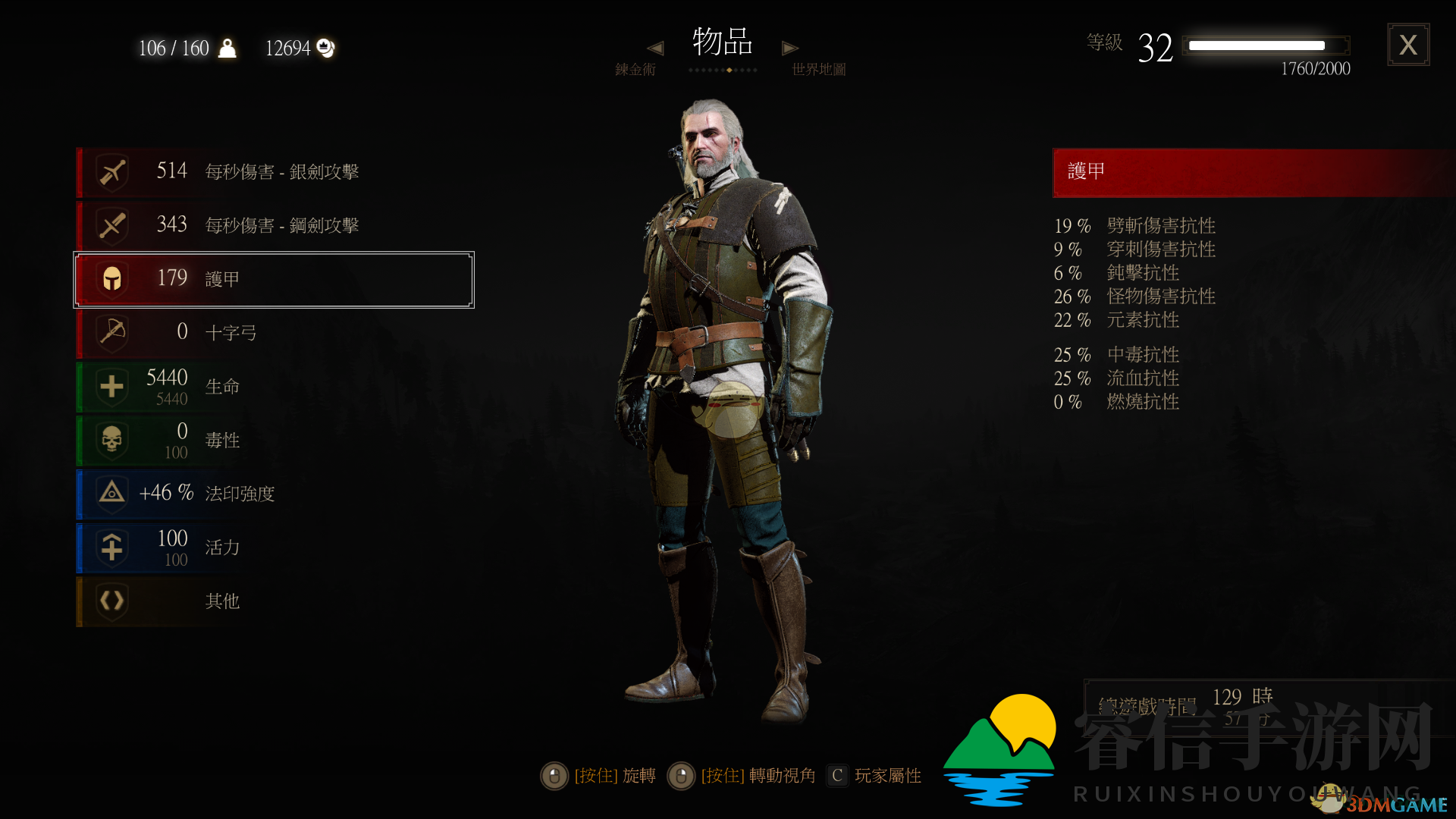Click the right arrow beside 物品
Screen dimensions: 1456x819
pos(789,48)
